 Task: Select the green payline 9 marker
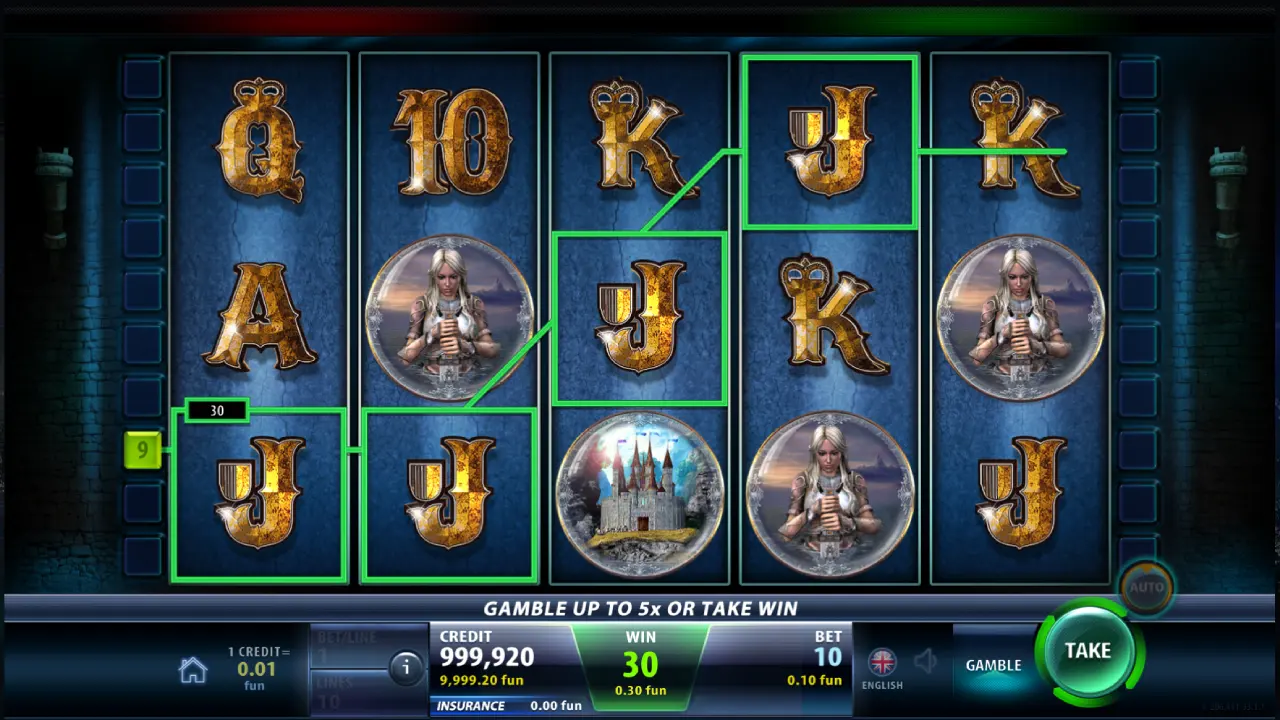[142, 450]
